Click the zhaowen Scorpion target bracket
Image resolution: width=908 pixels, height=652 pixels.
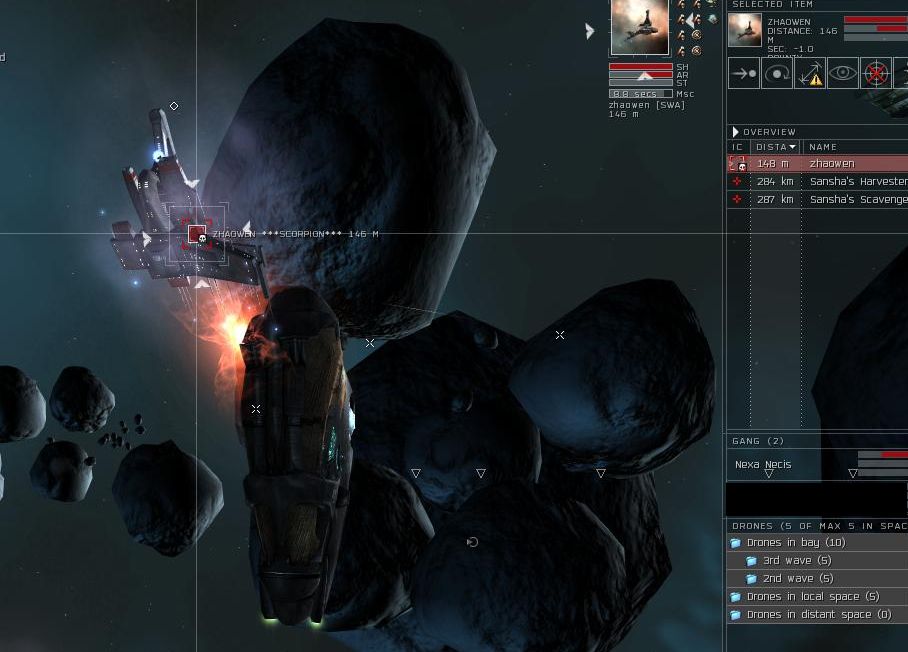coord(197,234)
